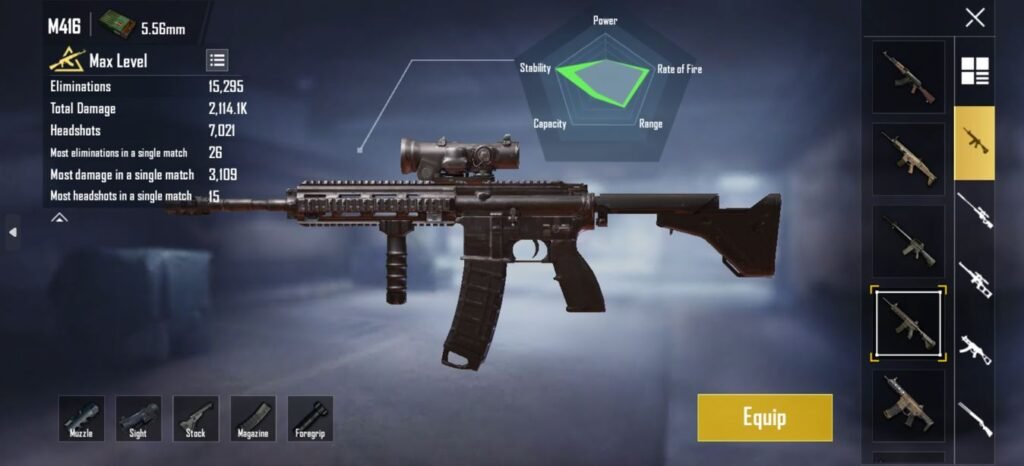This screenshot has height=466, width=1024.
Task: Collapse the weapon stats panel with the up chevron
Action: [59, 216]
